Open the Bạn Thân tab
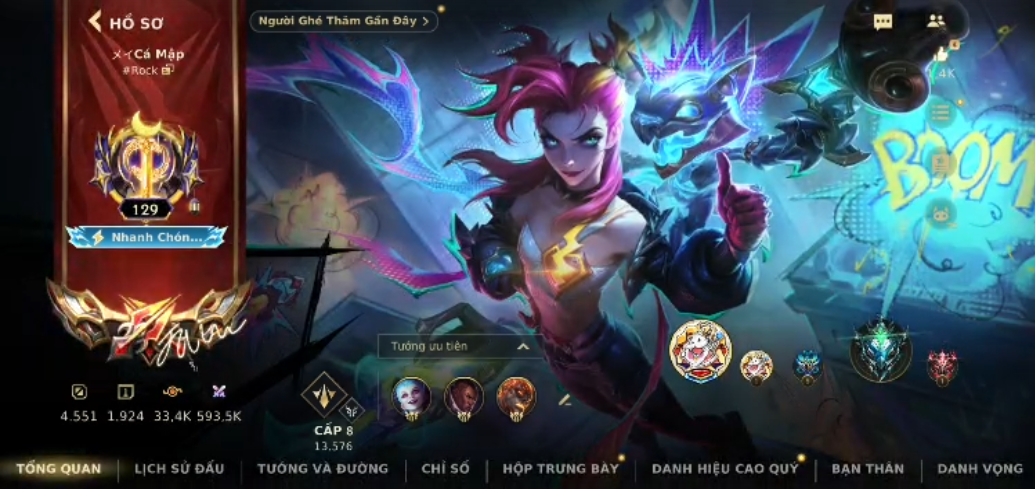This screenshot has height=489, width=1035. 867,468
